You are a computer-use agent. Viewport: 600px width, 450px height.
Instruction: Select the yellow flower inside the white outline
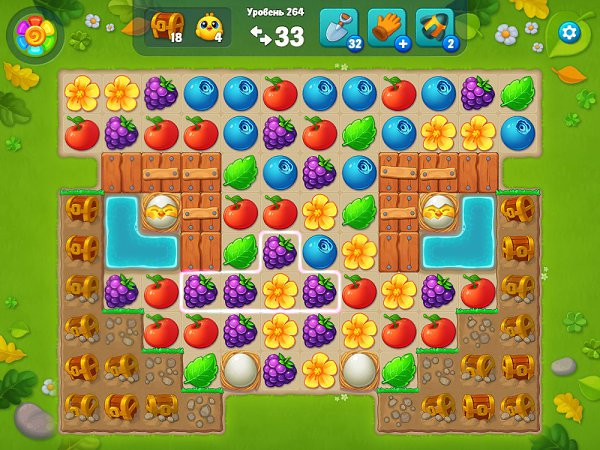click(279, 291)
